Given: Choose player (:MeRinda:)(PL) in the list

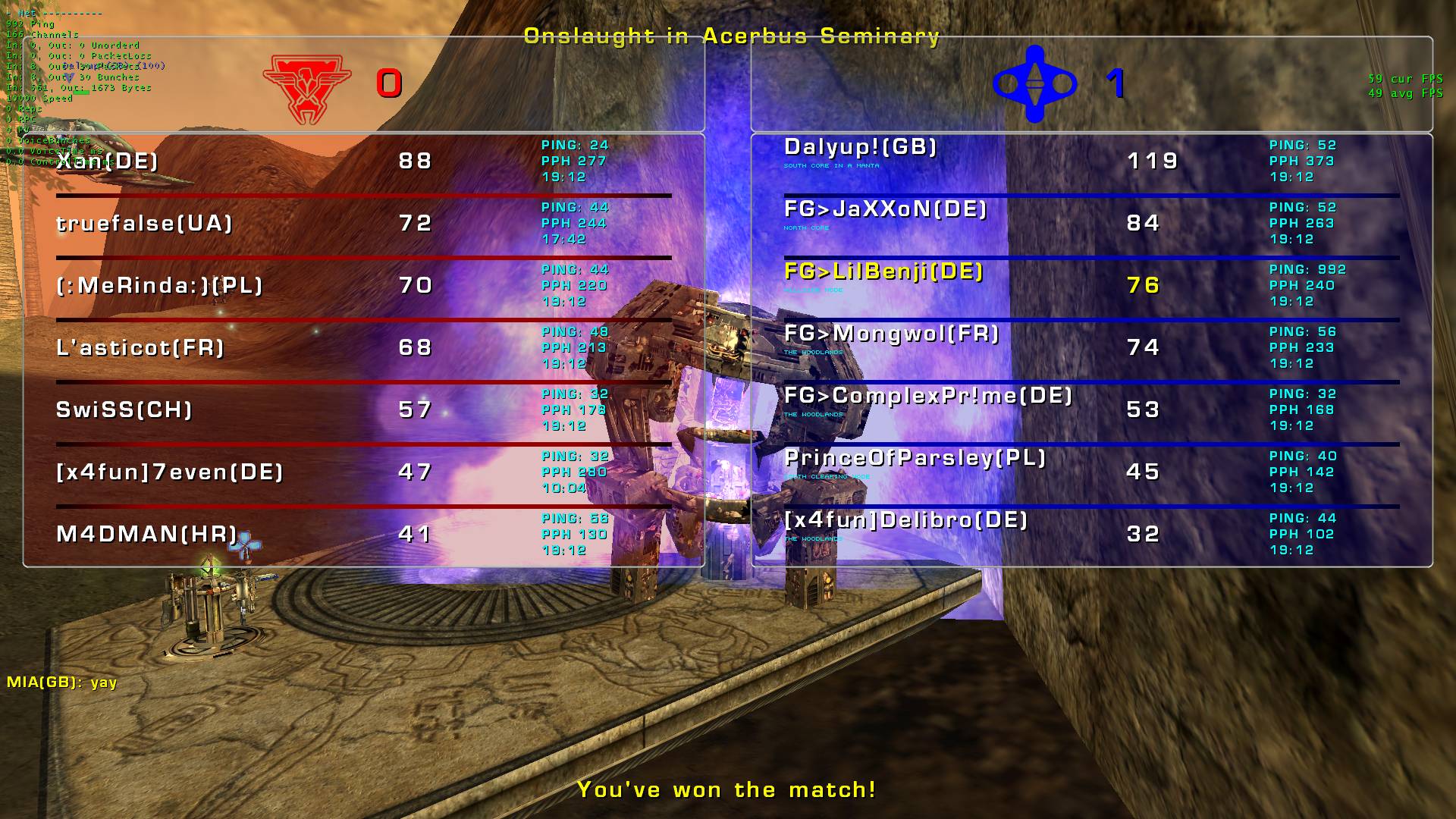Looking at the screenshot, I should point(159,286).
